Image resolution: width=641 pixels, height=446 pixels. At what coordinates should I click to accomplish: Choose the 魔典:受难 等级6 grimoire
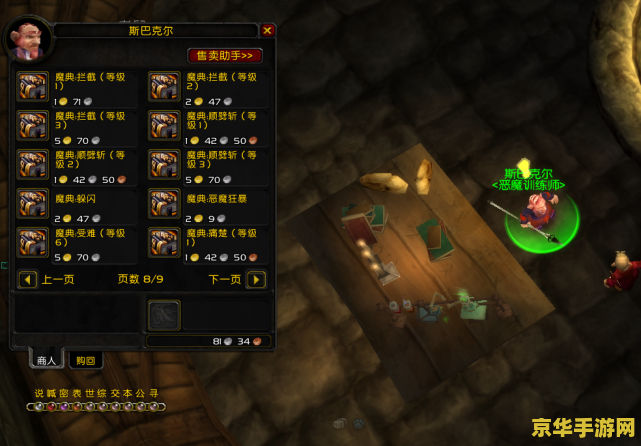[33, 243]
